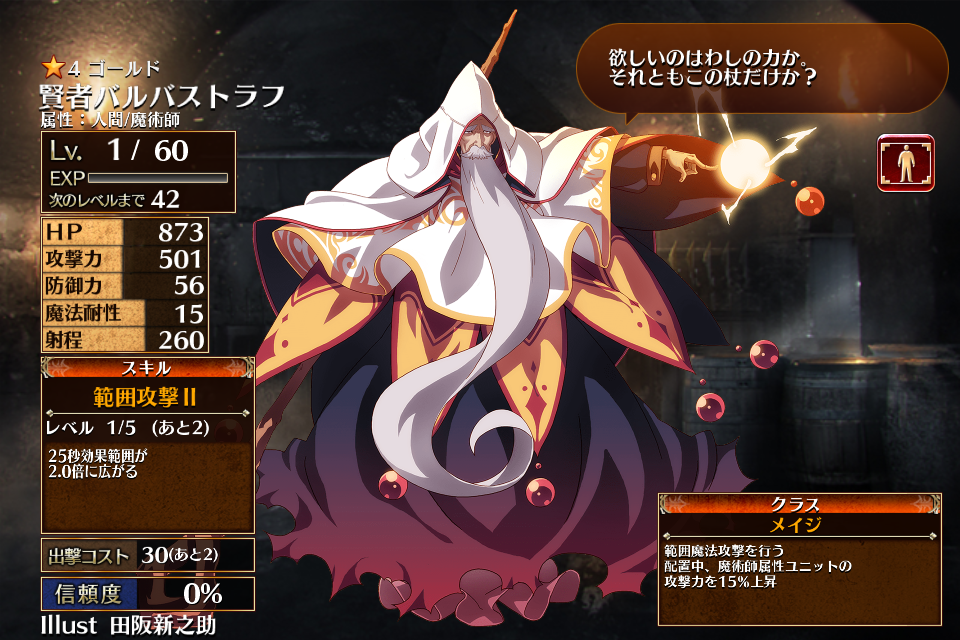Open the 範囲攻撃II skill panel
The width and height of the screenshot is (960, 640).
(148, 445)
